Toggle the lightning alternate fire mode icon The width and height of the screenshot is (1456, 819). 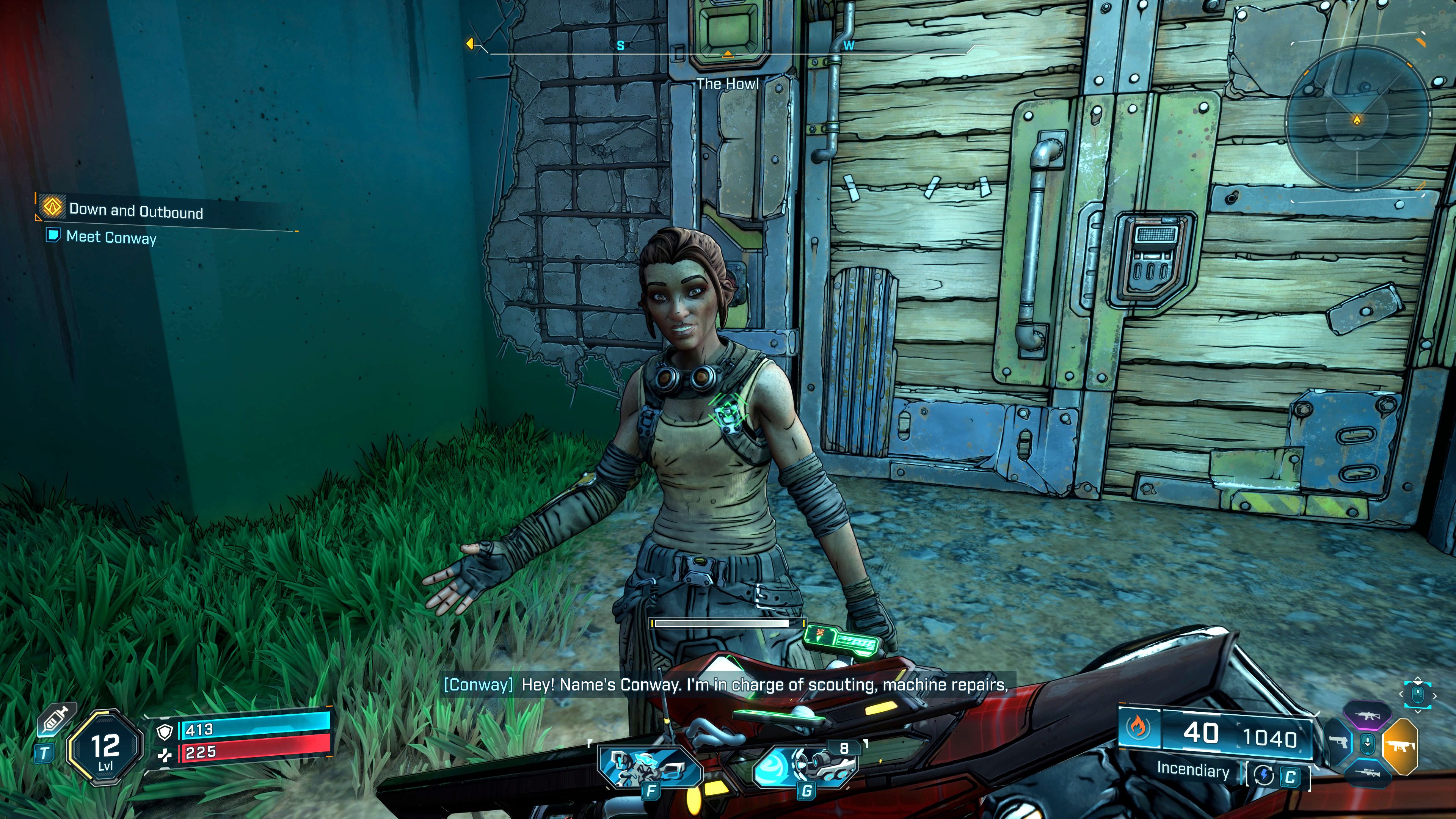[1264, 776]
